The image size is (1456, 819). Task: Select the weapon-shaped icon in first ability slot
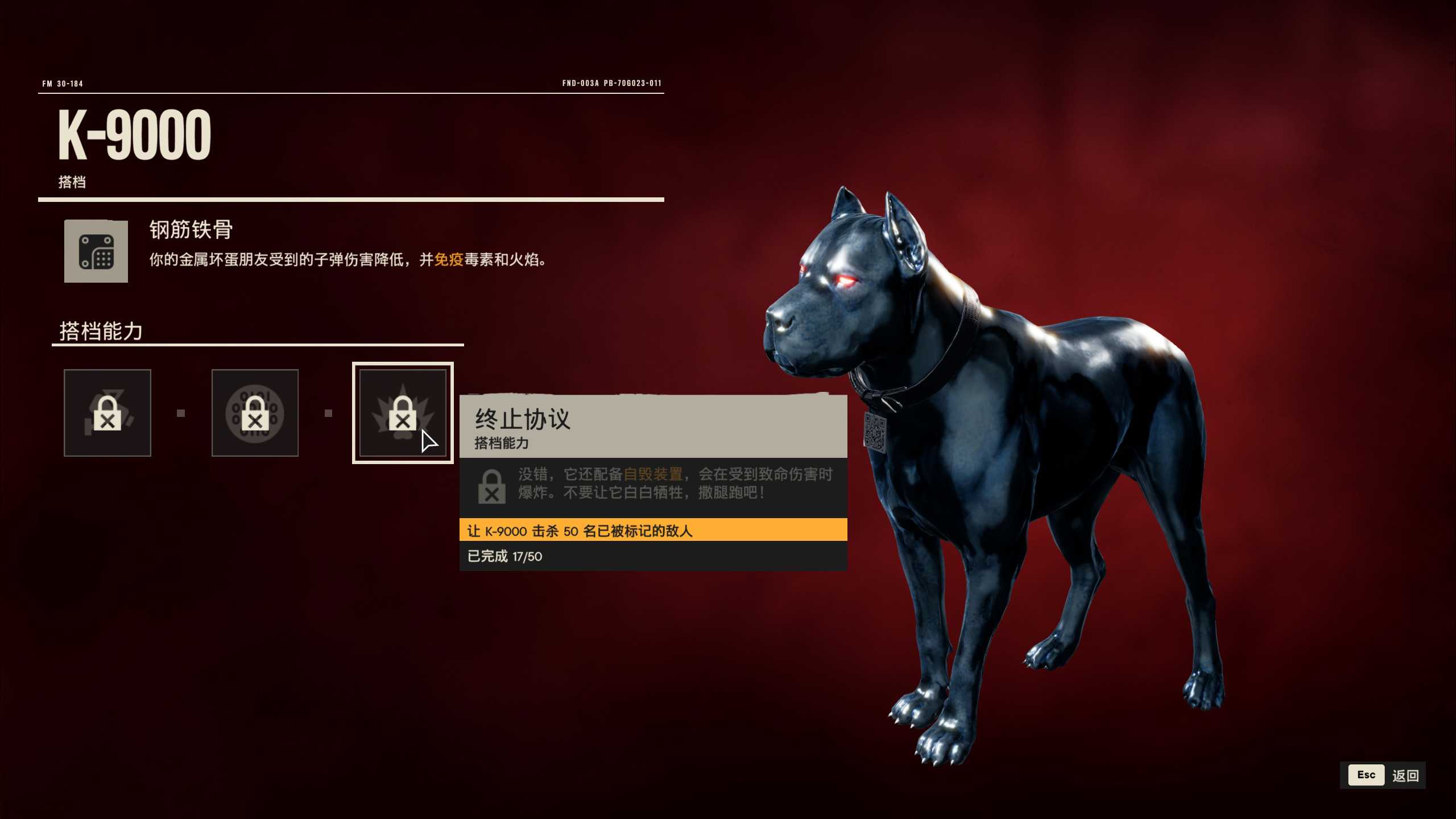(107, 413)
